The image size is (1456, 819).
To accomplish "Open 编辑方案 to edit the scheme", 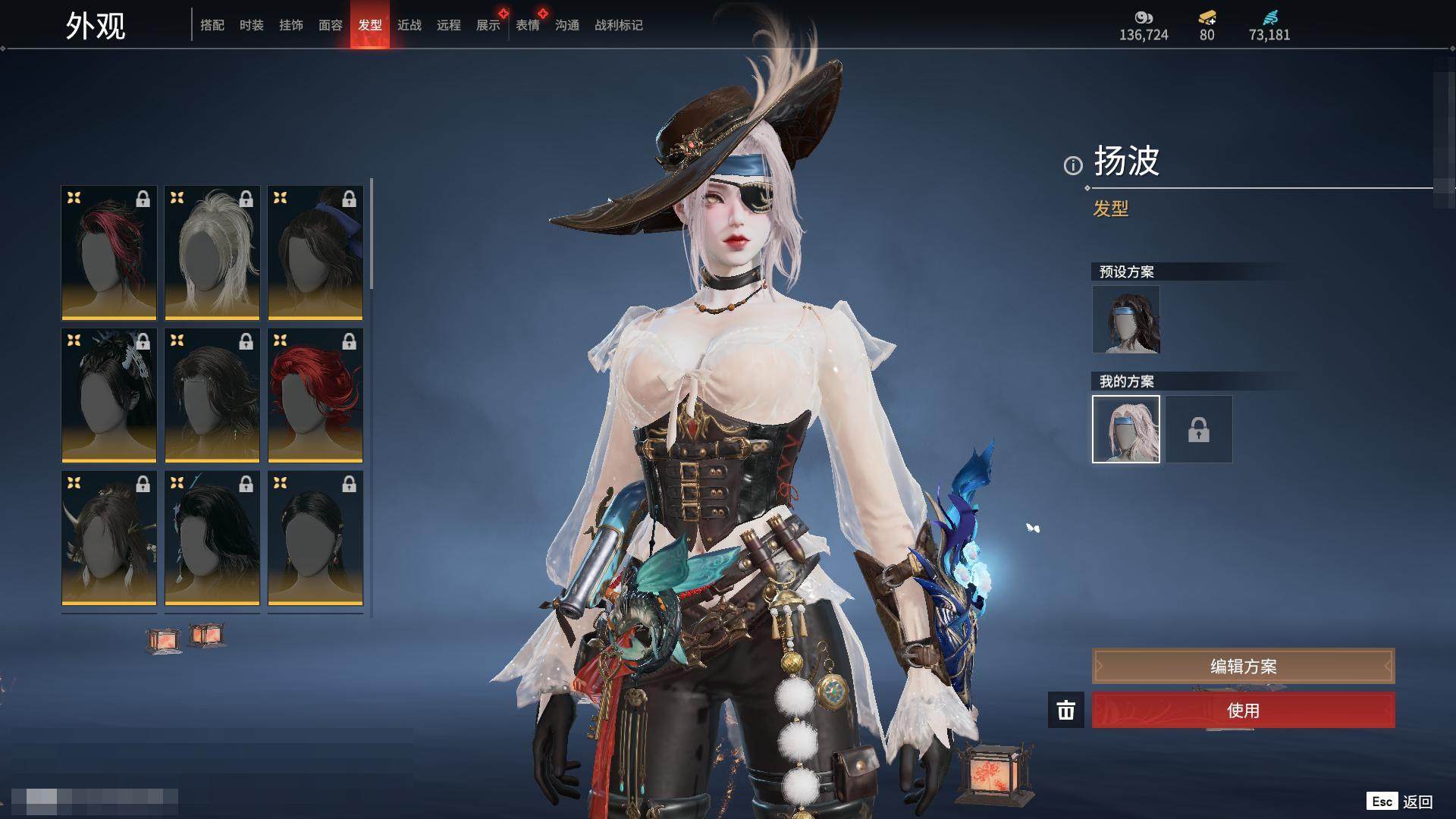I will [1243, 667].
